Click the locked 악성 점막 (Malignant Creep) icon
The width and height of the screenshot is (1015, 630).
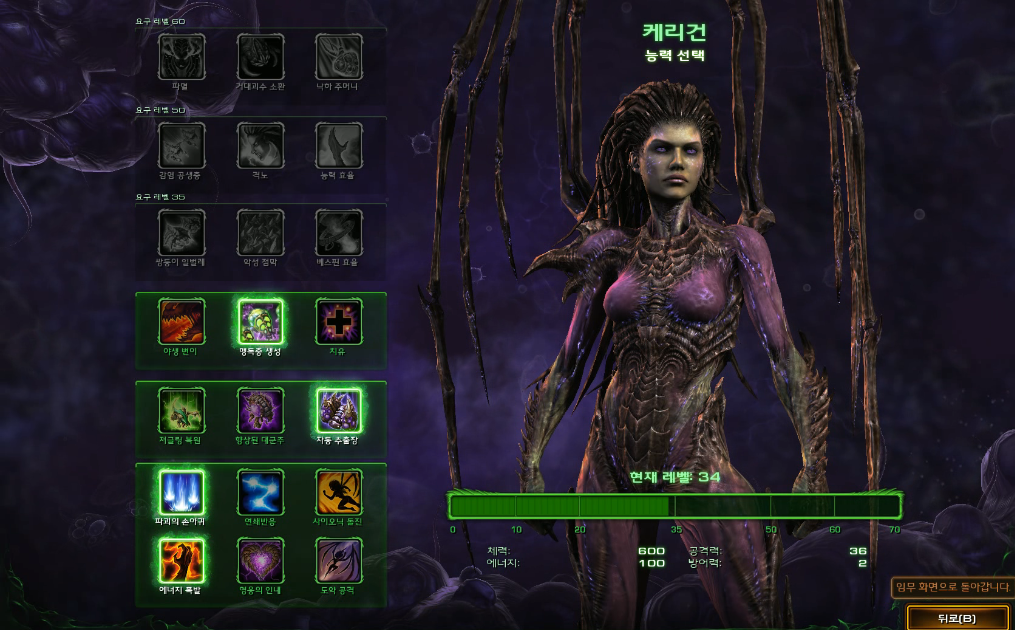pos(260,232)
